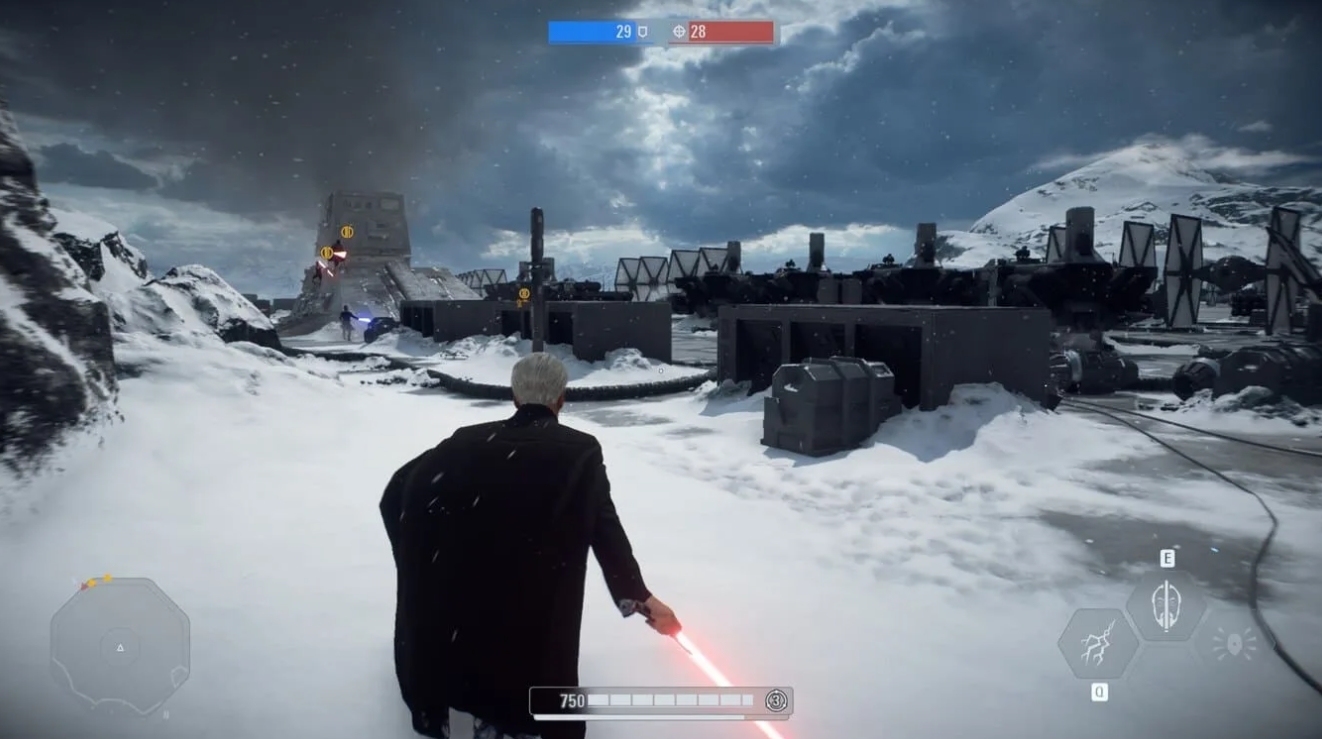Click the Resistance shield emblem on scoreboard
The height and width of the screenshot is (739, 1322).
click(642, 31)
